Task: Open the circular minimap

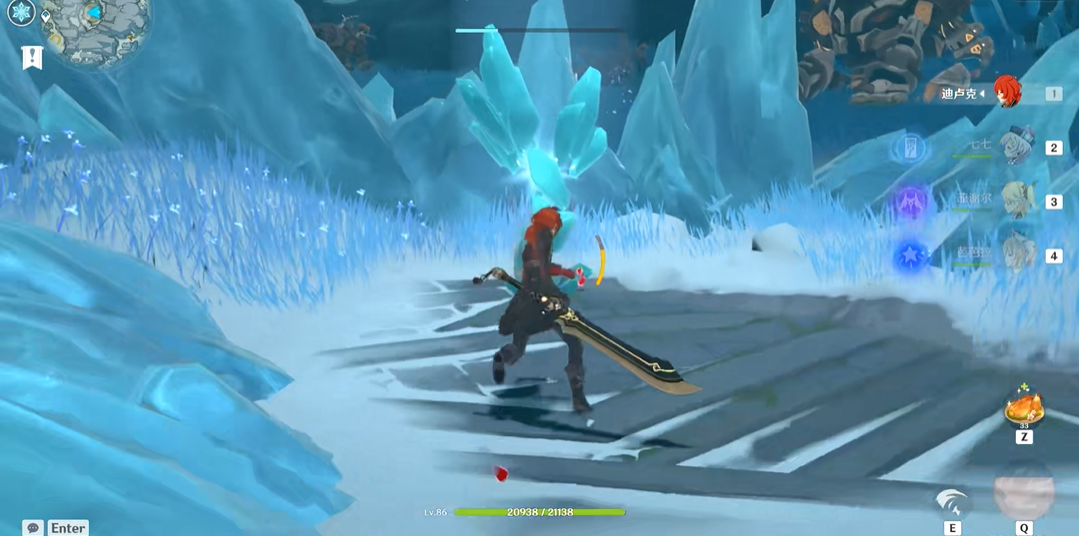Action: pos(97,25)
